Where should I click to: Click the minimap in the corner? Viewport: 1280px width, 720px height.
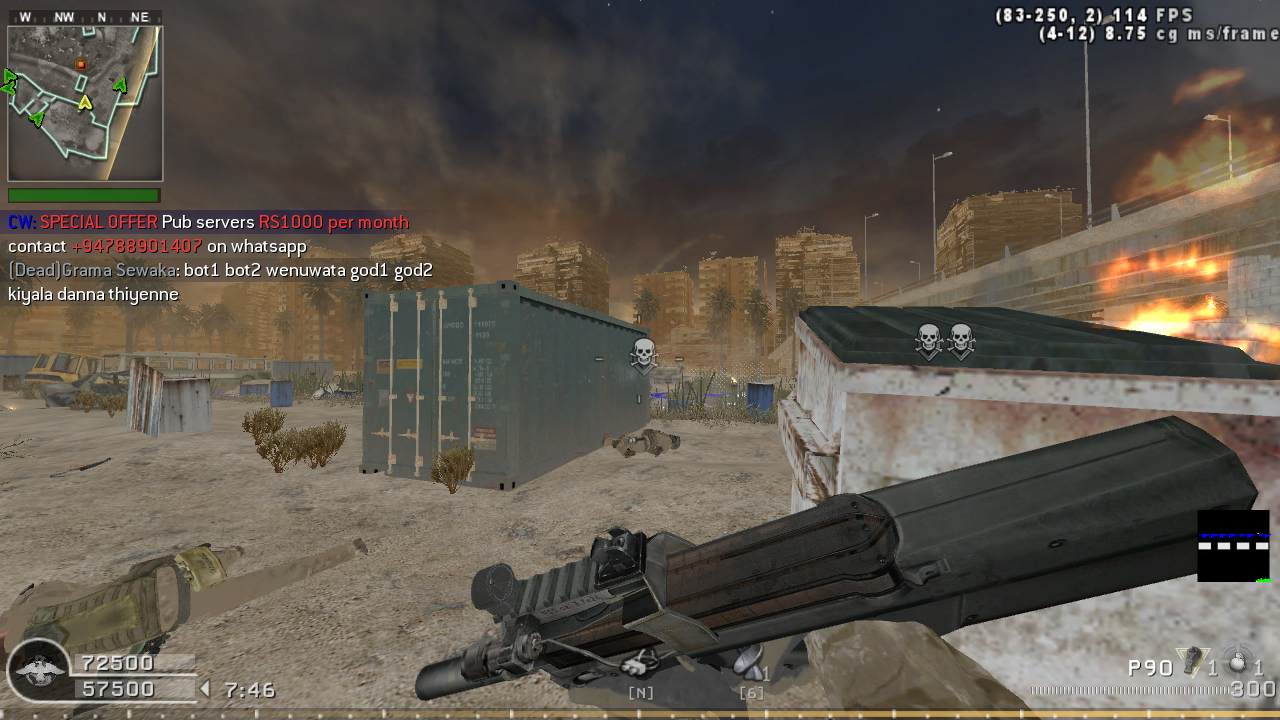pyautogui.click(x=85, y=103)
